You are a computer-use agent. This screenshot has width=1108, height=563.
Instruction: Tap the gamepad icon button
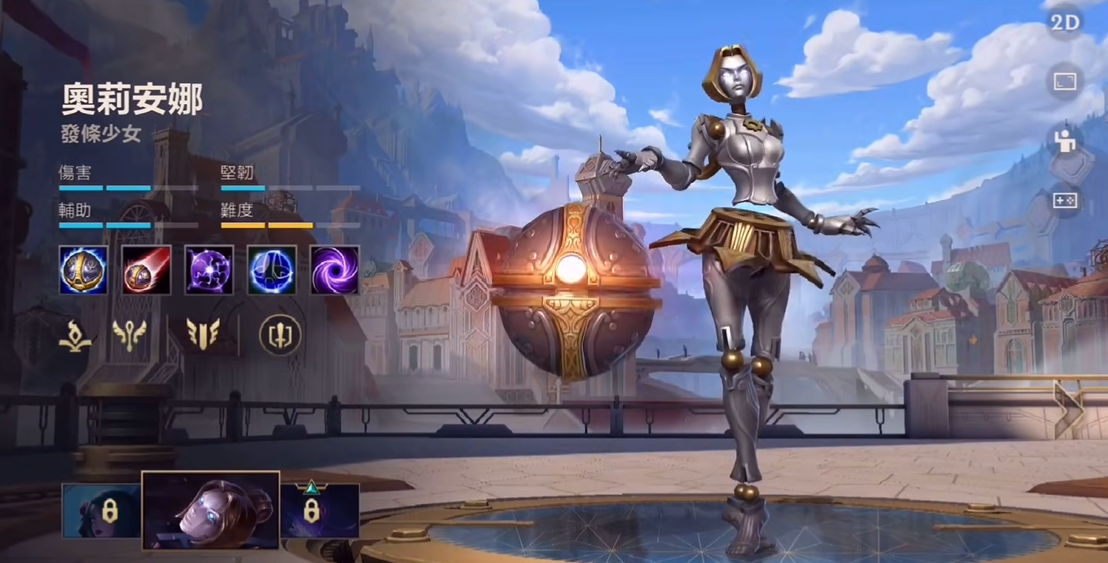tap(1065, 201)
